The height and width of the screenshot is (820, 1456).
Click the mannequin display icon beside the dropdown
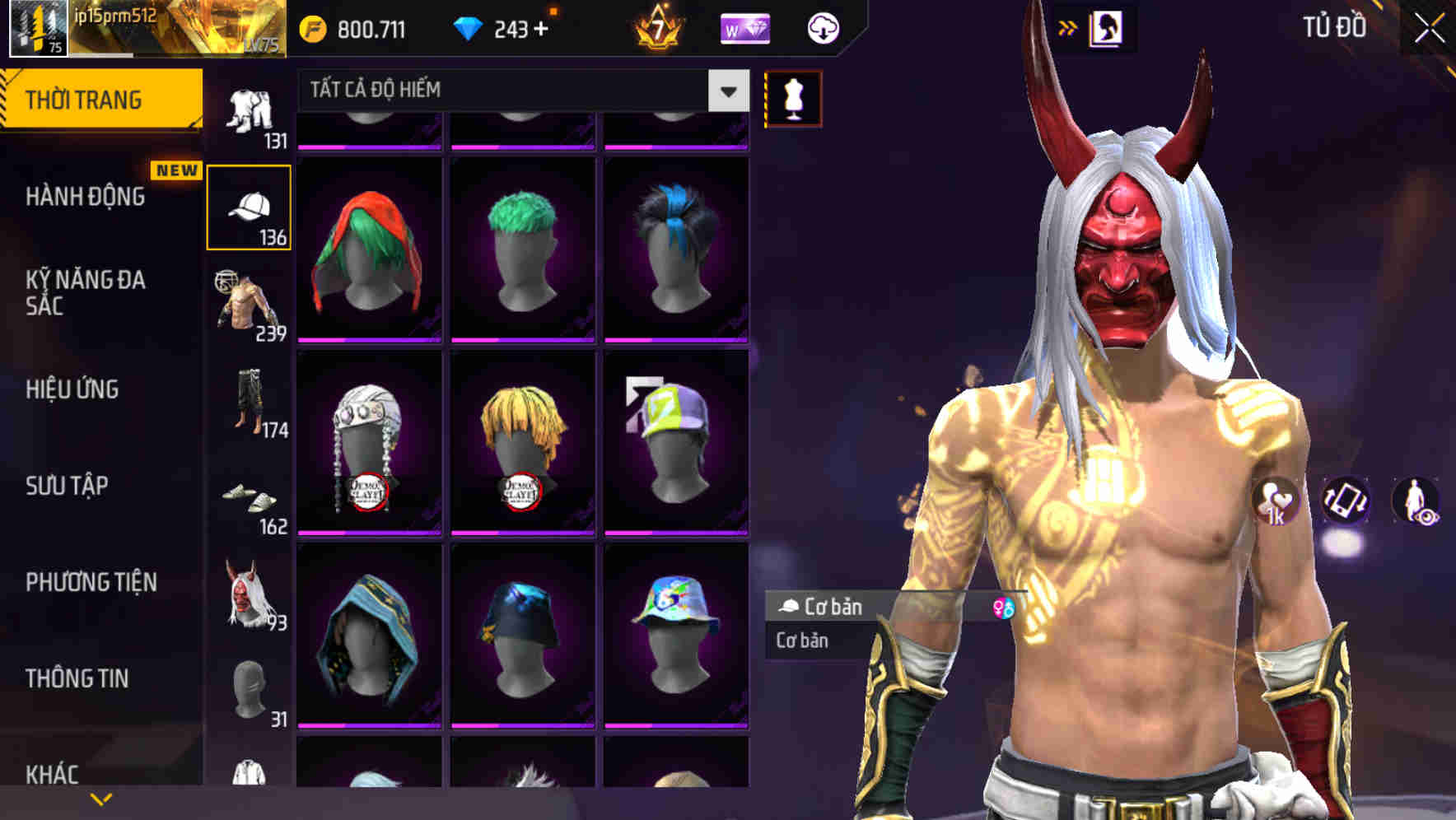click(792, 97)
